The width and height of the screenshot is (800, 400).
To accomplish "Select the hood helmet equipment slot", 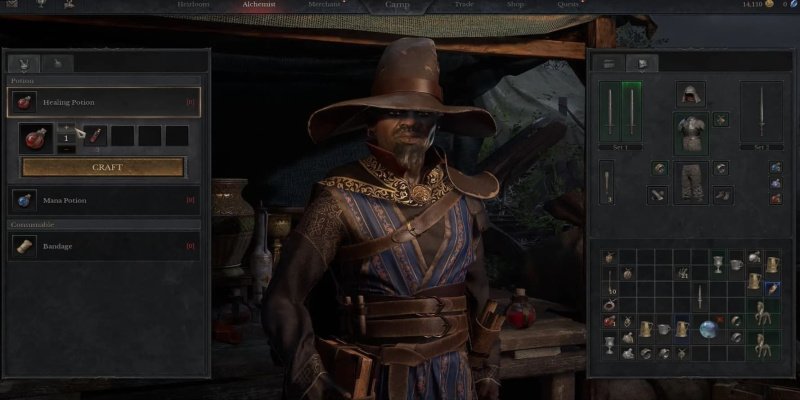I will (x=690, y=95).
